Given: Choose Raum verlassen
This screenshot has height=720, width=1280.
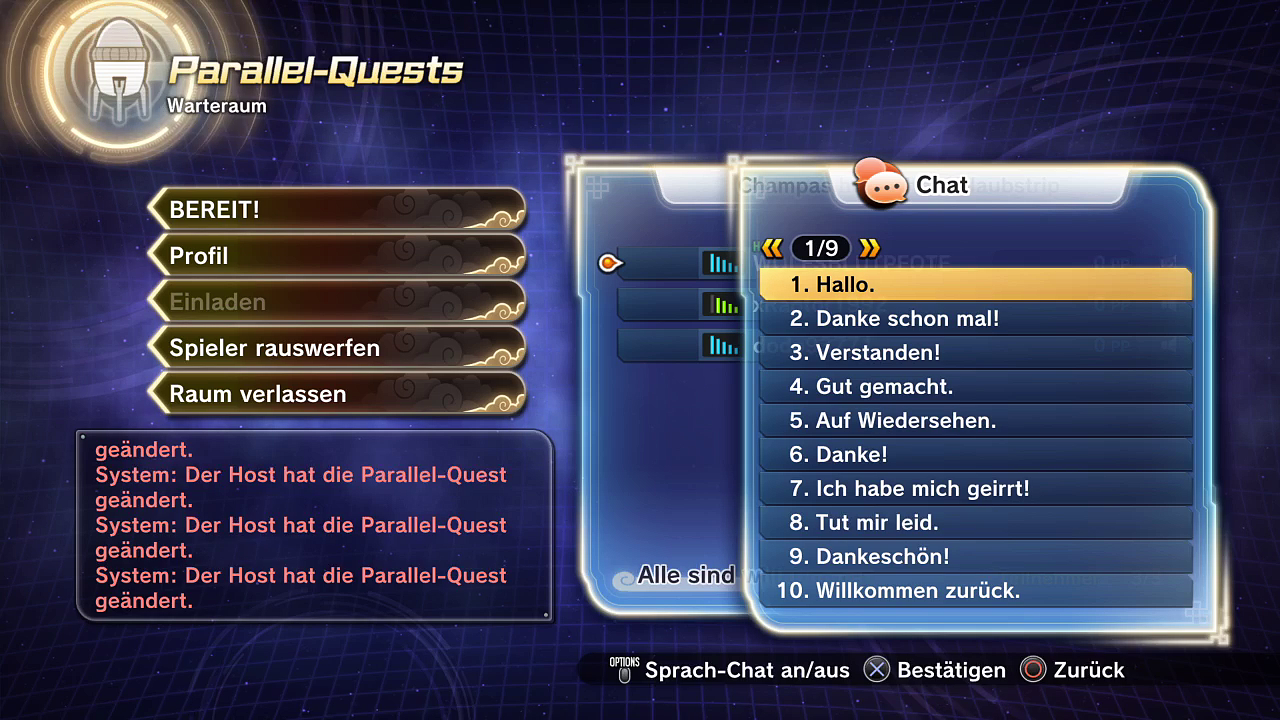Looking at the screenshot, I should click(337, 394).
